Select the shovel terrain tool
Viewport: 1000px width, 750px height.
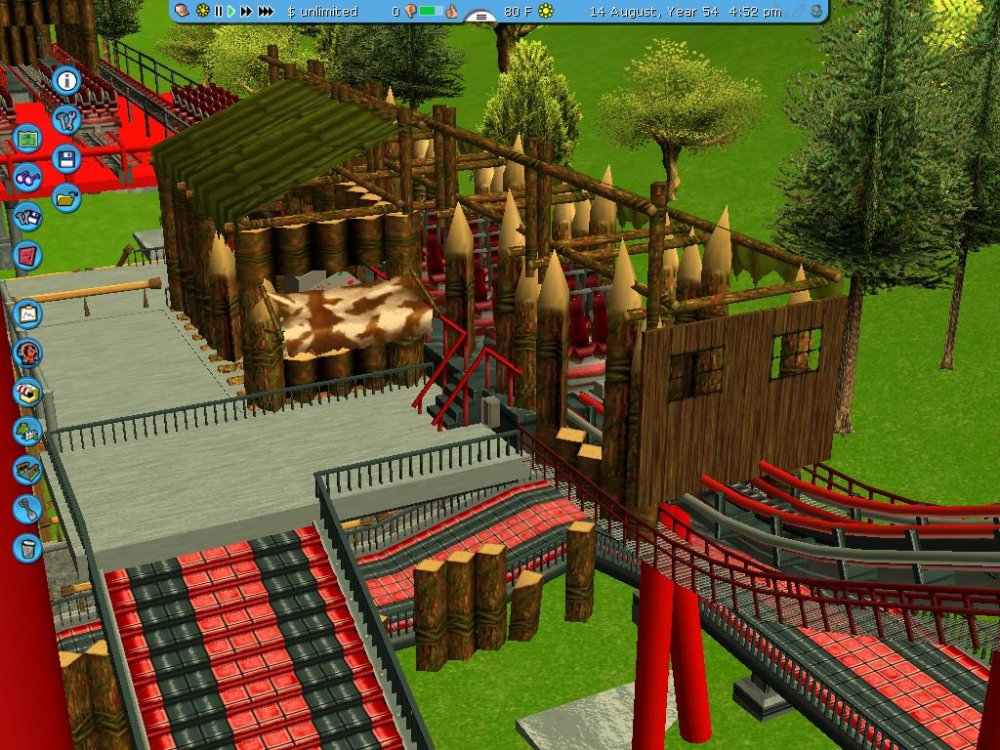27,509
